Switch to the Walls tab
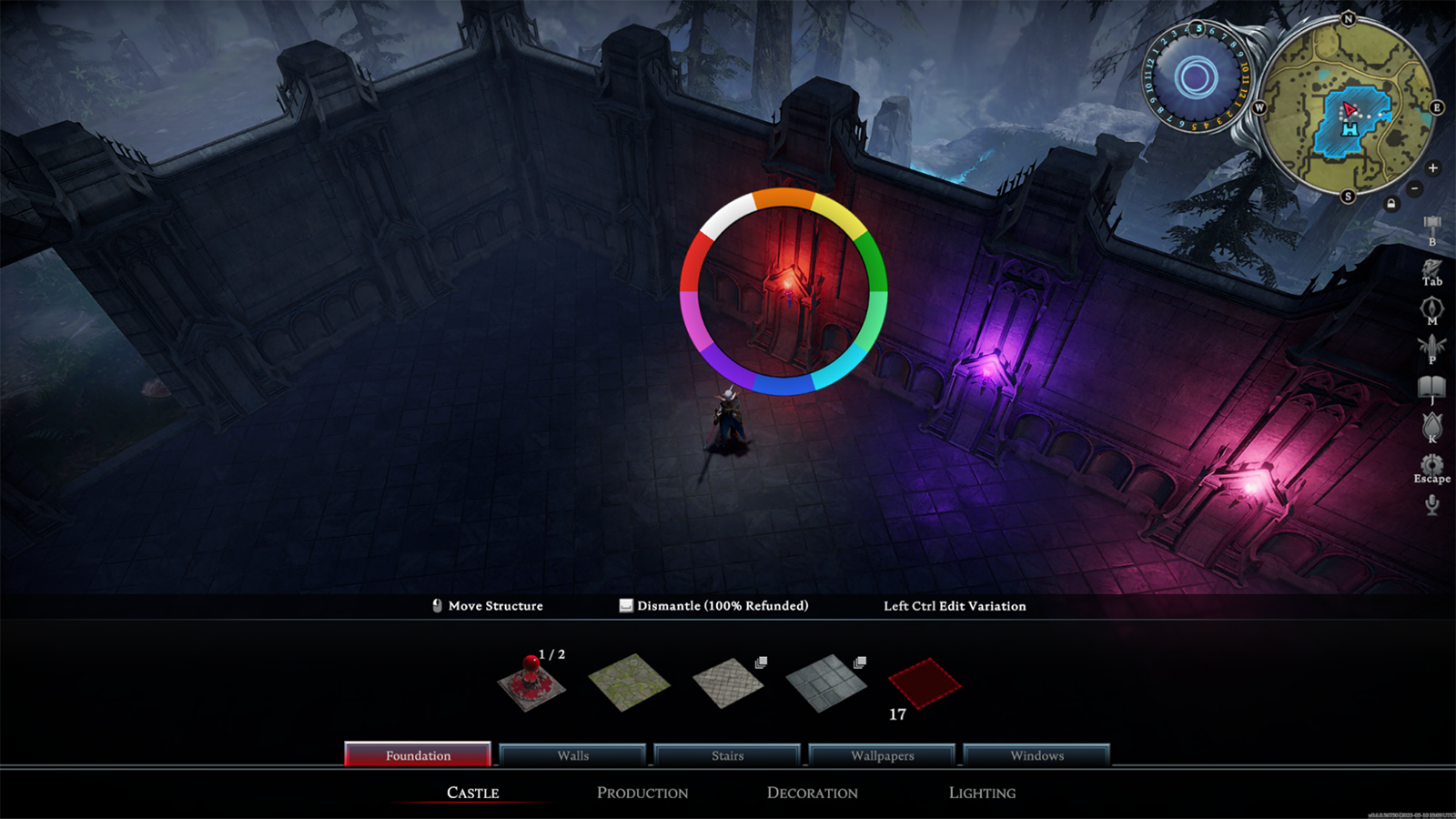The image size is (1456, 819). [572, 755]
